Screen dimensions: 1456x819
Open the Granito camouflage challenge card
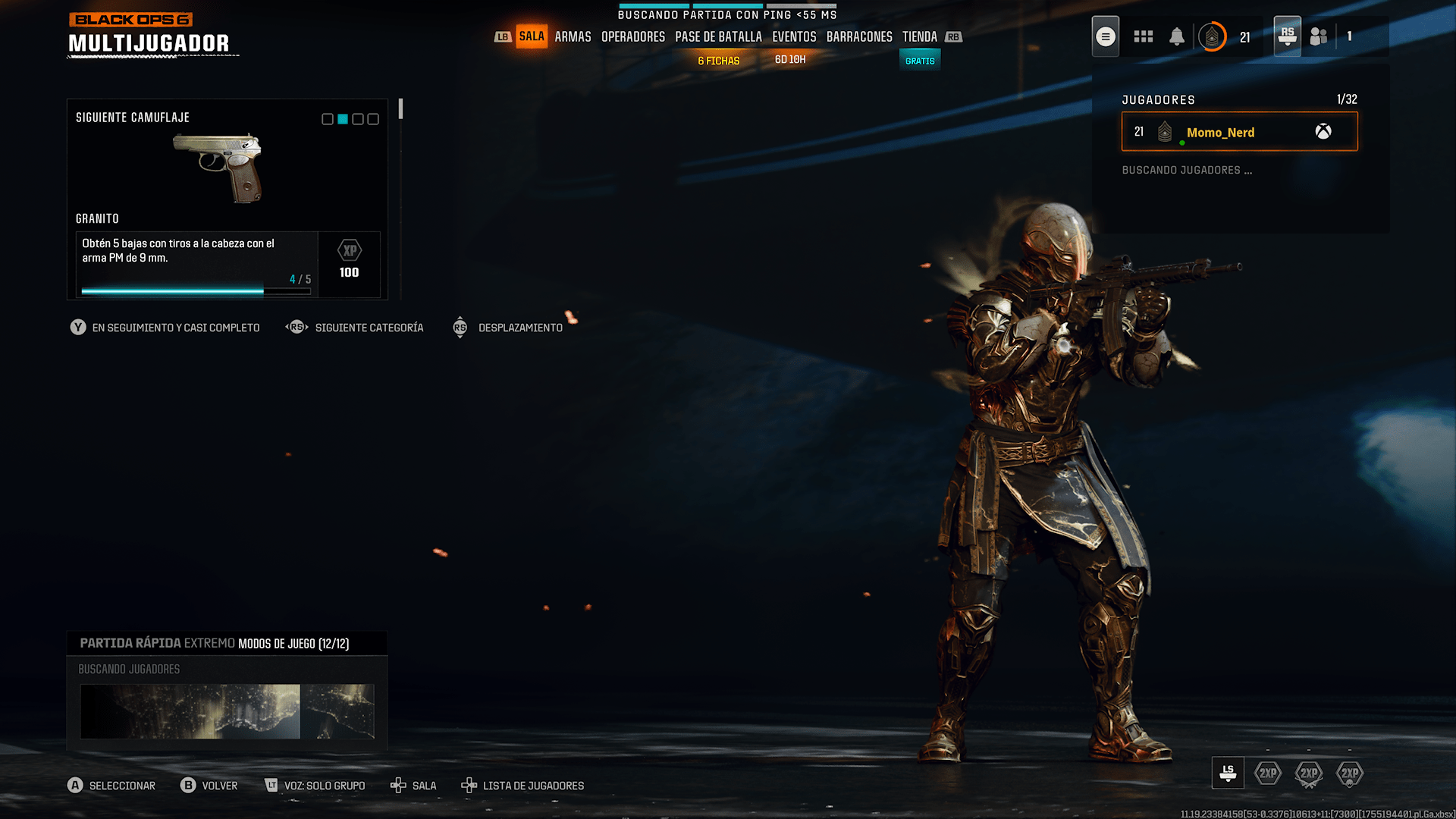[227, 199]
